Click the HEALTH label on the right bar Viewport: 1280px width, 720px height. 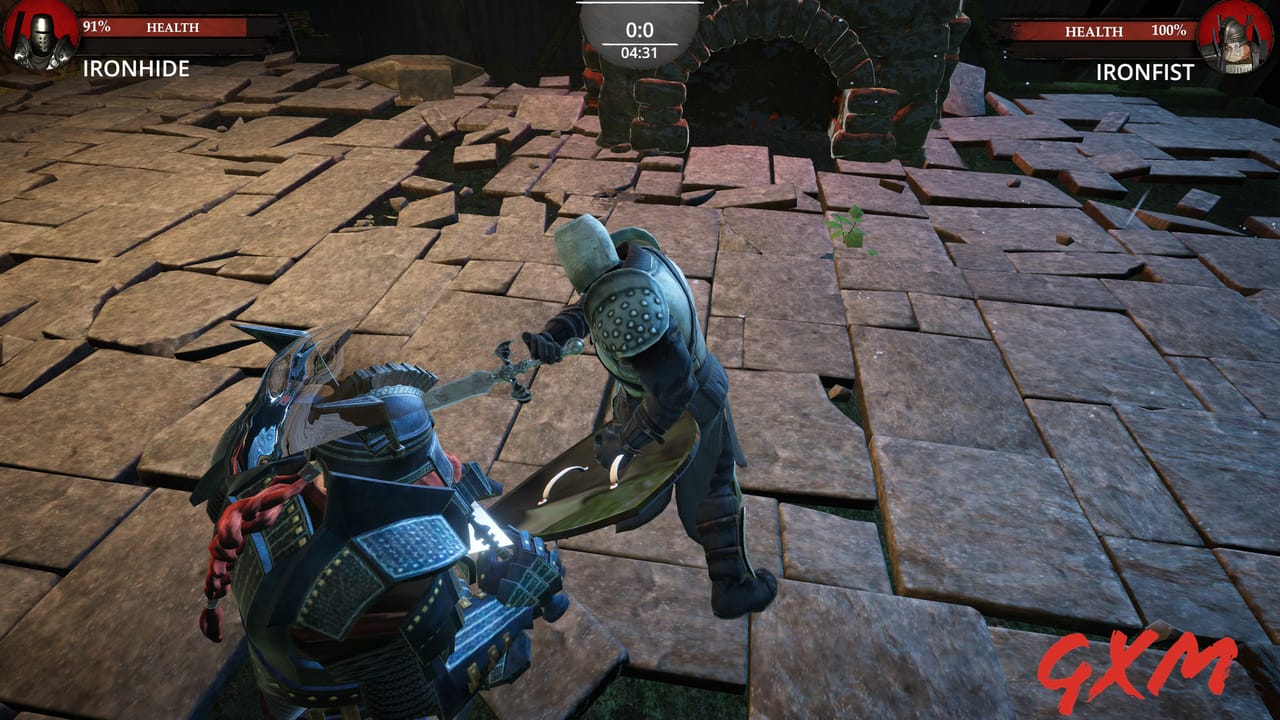coord(1093,31)
